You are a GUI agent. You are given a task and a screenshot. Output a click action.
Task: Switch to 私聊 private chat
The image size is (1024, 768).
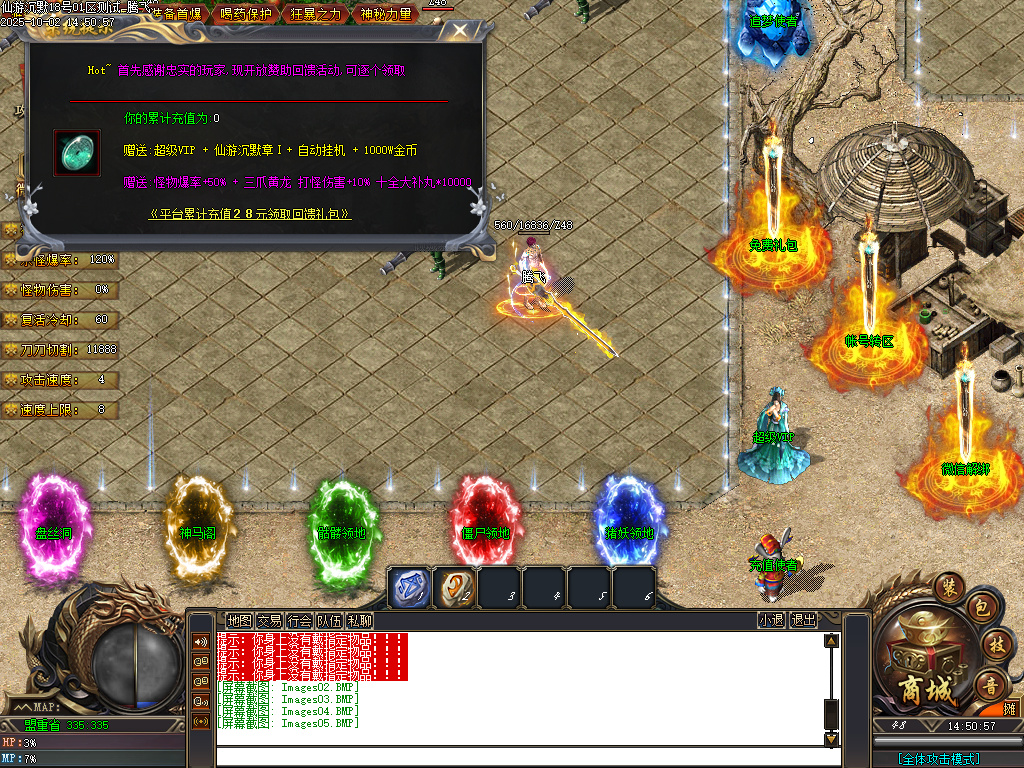tap(359, 620)
